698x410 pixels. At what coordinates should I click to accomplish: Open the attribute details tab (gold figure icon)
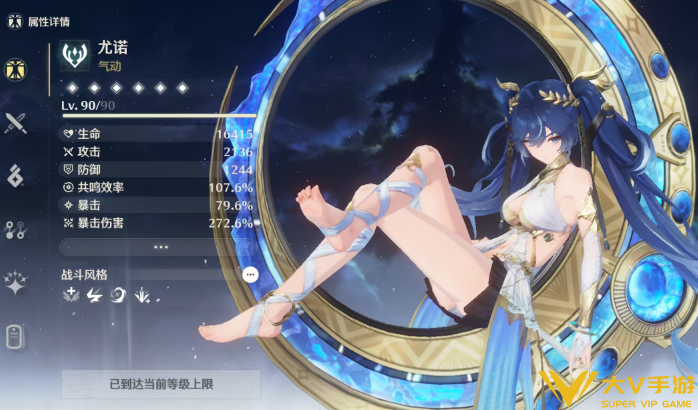pyautogui.click(x=15, y=69)
